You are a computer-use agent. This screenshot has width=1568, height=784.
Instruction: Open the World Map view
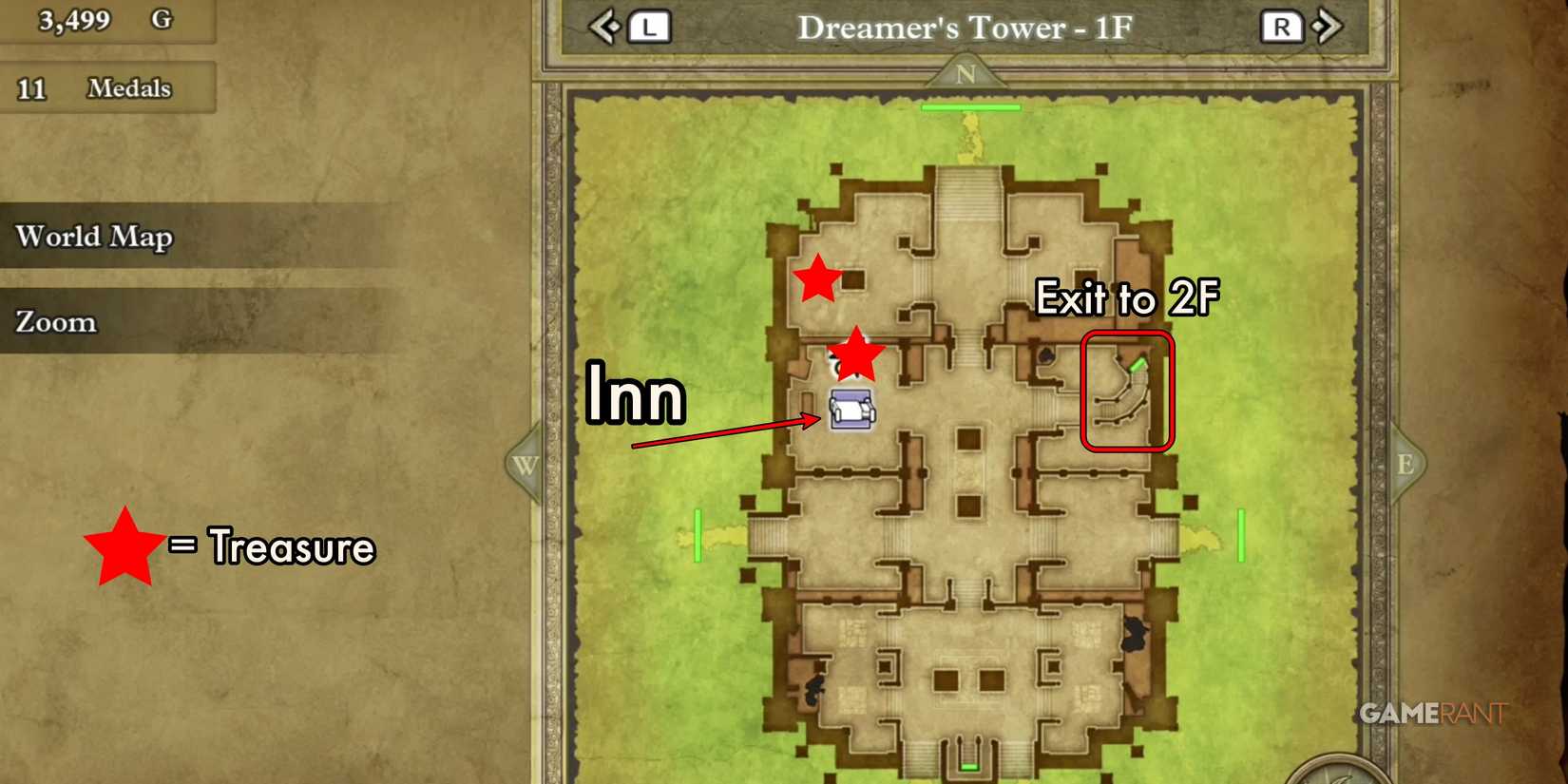coord(94,237)
